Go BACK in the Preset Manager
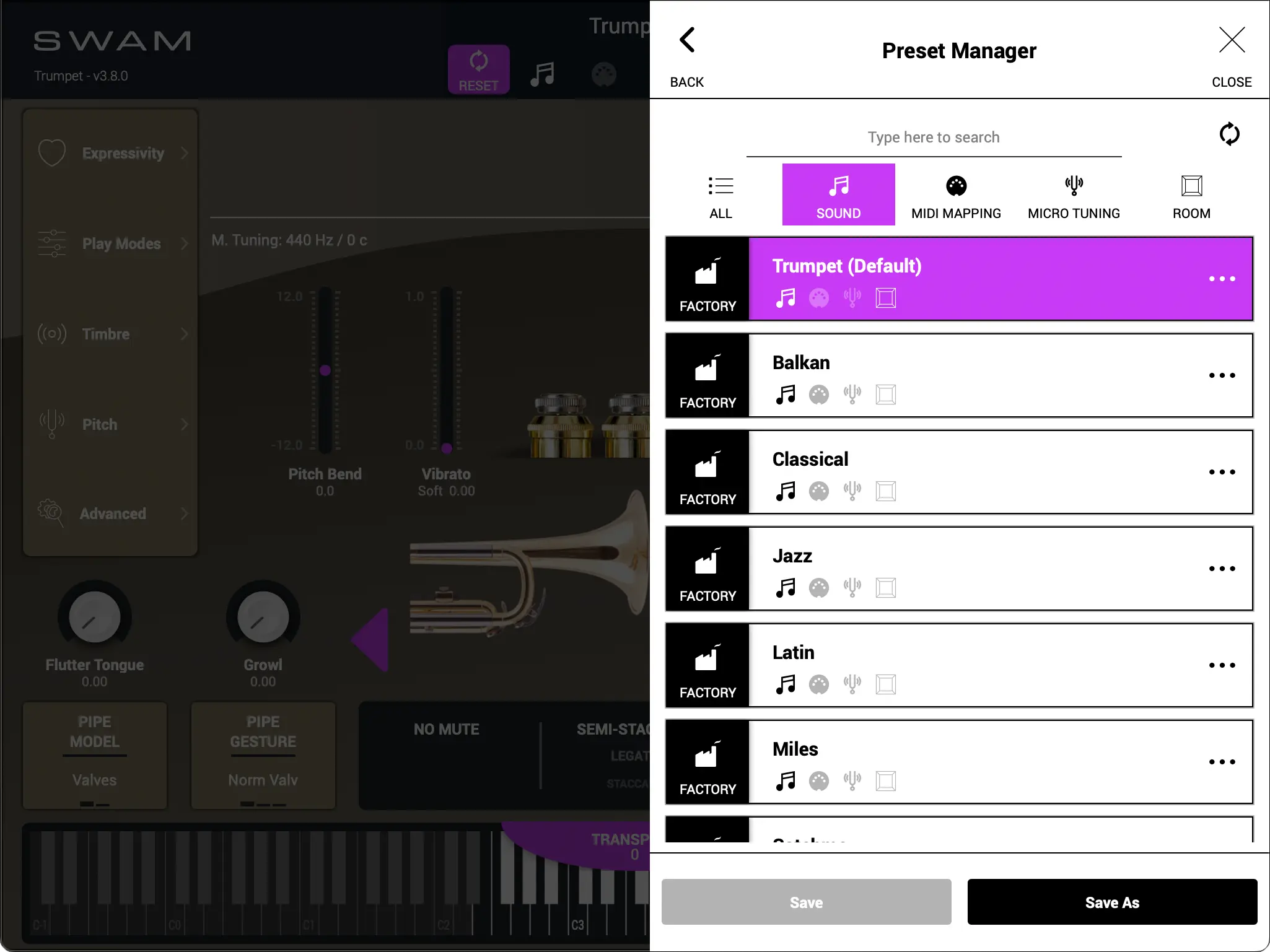 pyautogui.click(x=686, y=53)
